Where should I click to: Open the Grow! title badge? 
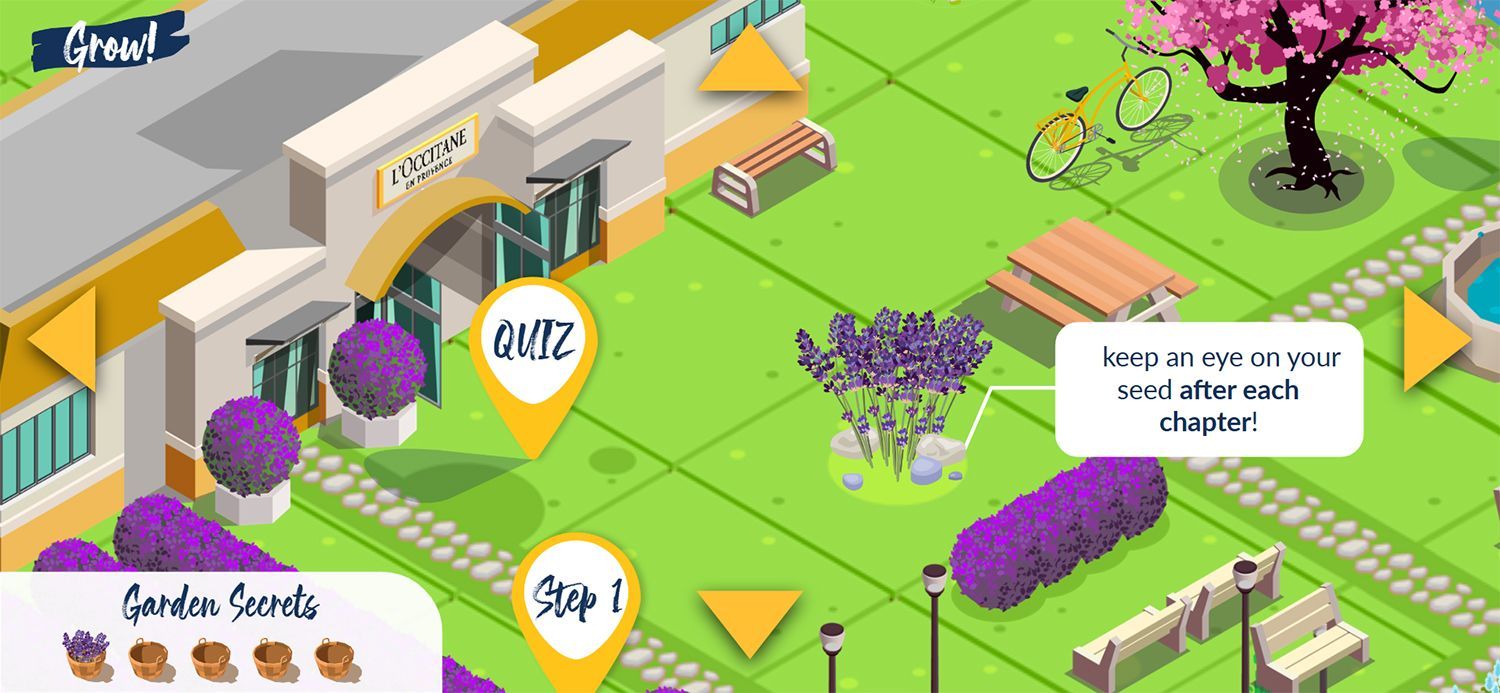pyautogui.click(x=109, y=44)
